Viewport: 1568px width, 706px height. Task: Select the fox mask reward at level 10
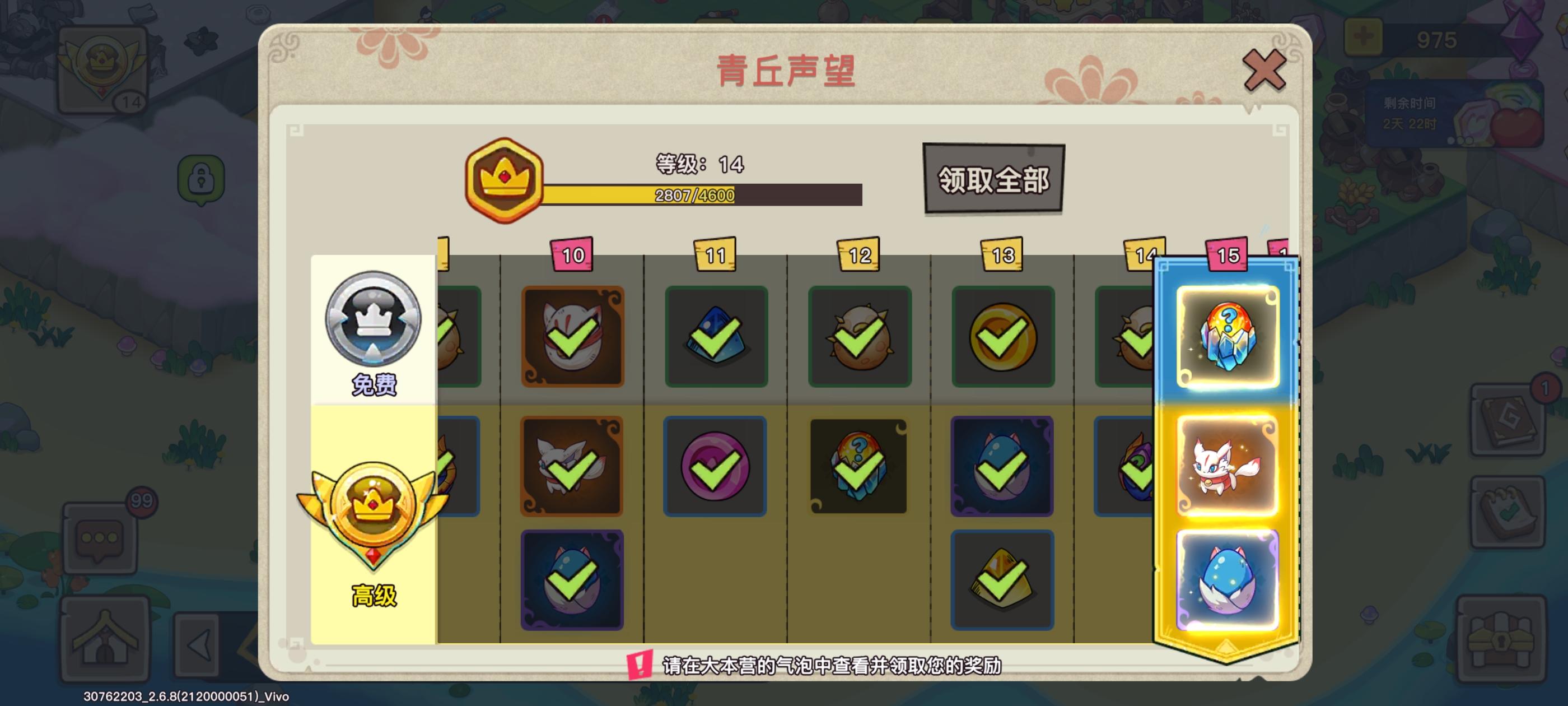tap(572, 337)
